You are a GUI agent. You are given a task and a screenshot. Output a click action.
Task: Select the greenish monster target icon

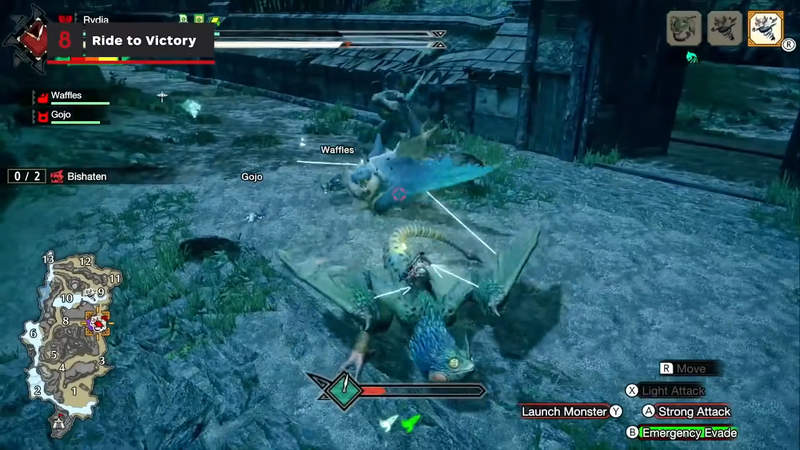click(x=684, y=28)
